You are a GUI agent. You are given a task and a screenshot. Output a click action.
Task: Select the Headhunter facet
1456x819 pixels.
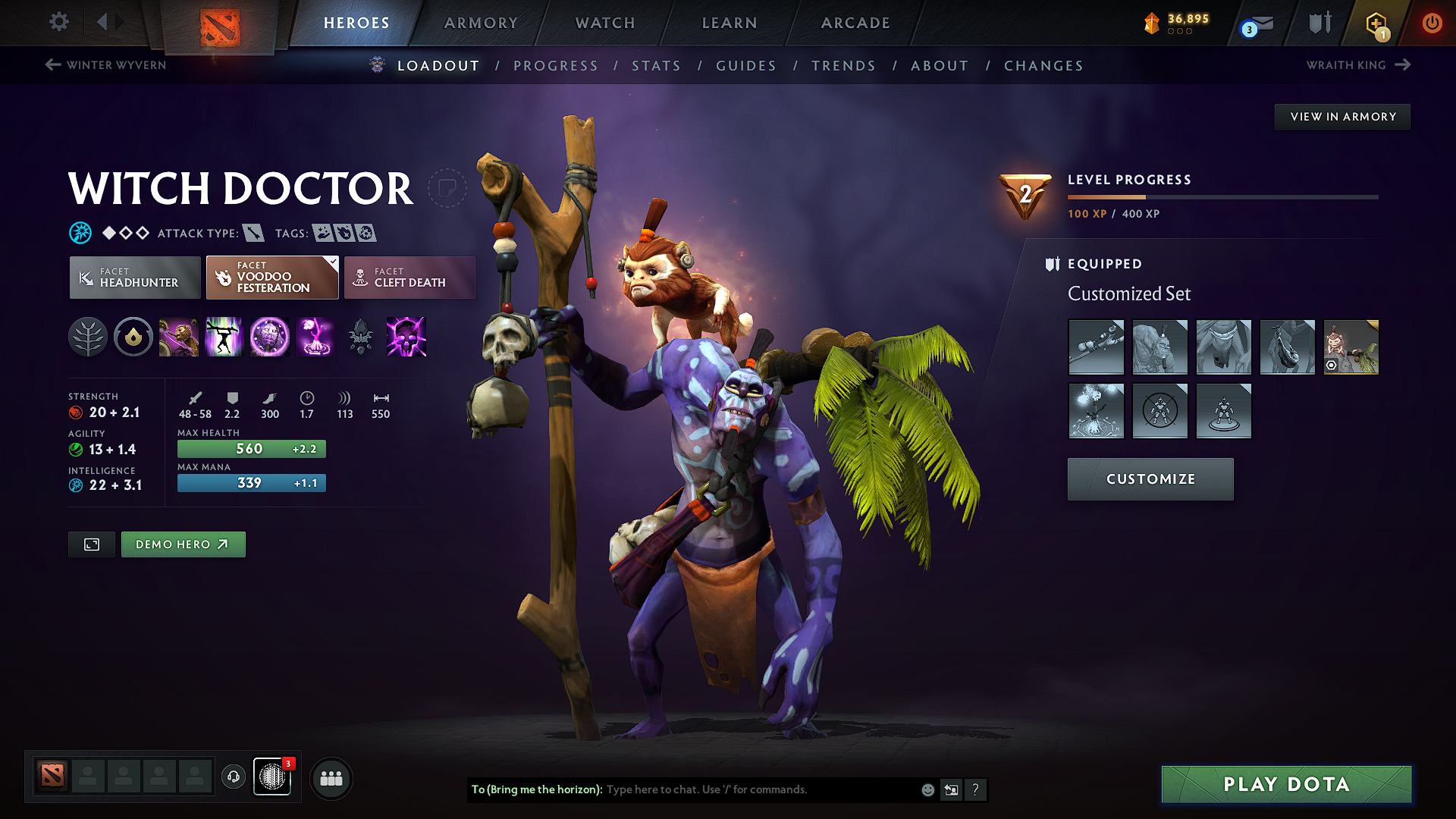pos(134,278)
